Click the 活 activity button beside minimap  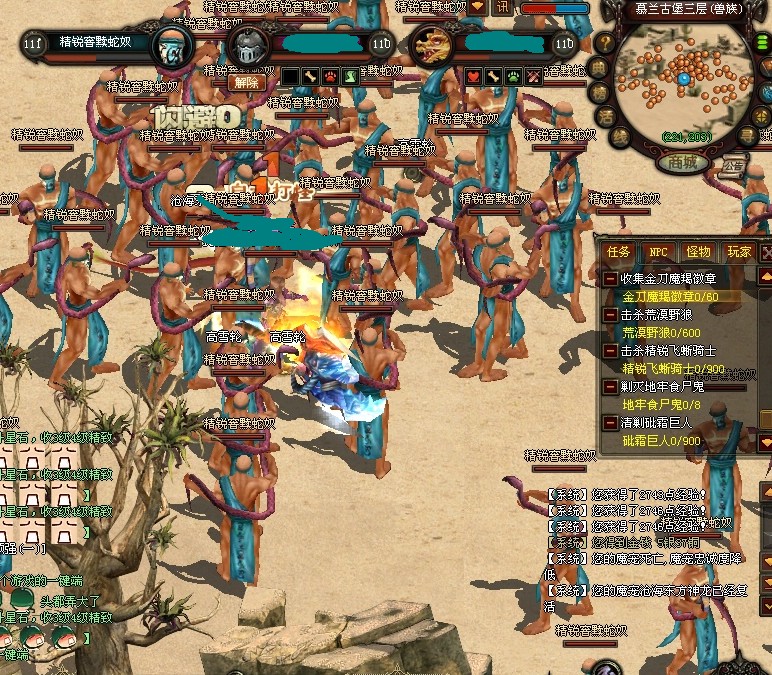tap(605, 116)
